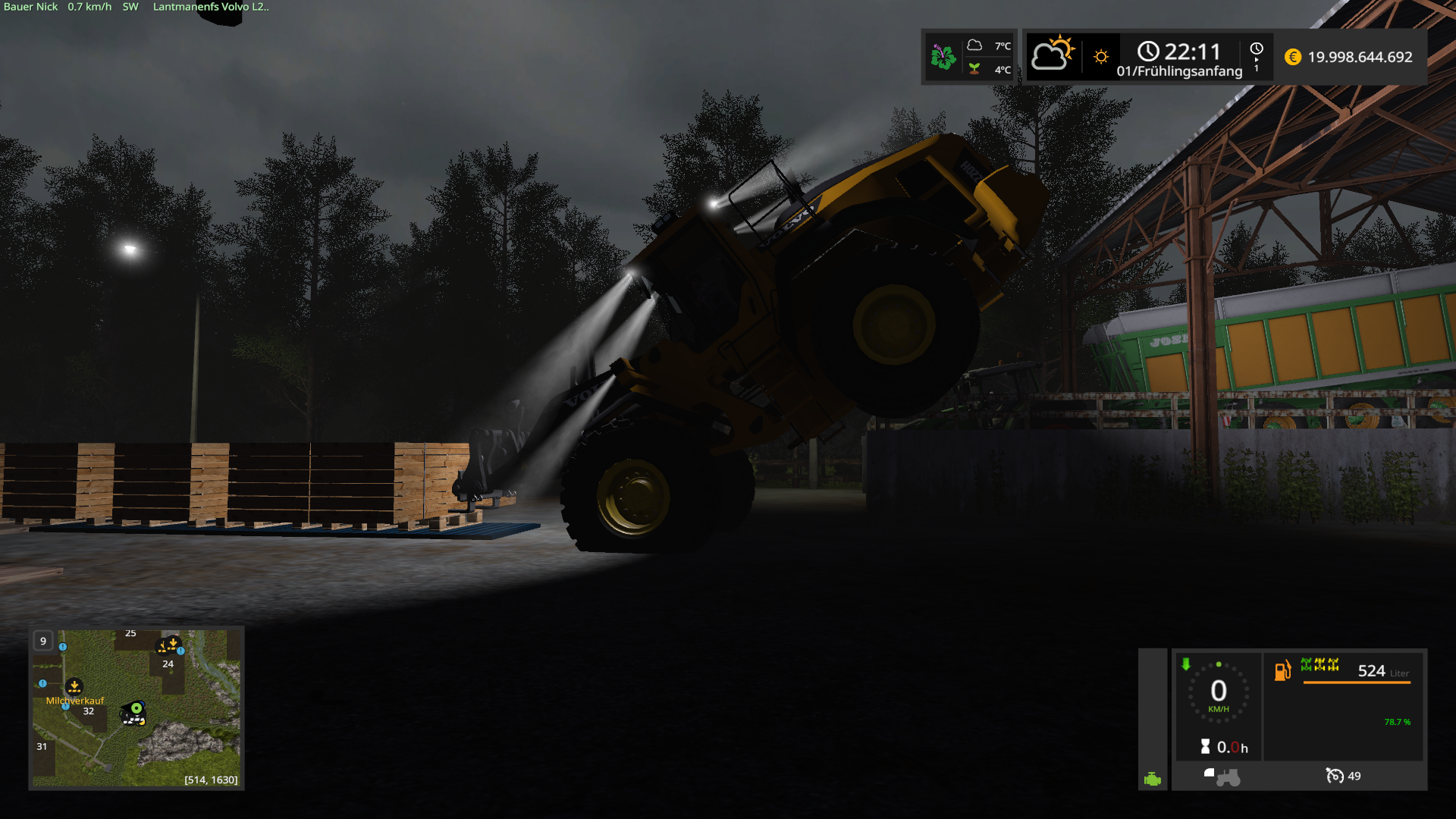Viewport: 1456px width, 819px height.
Task: Select the green drivetrain differential icon
Action: pos(1319,665)
